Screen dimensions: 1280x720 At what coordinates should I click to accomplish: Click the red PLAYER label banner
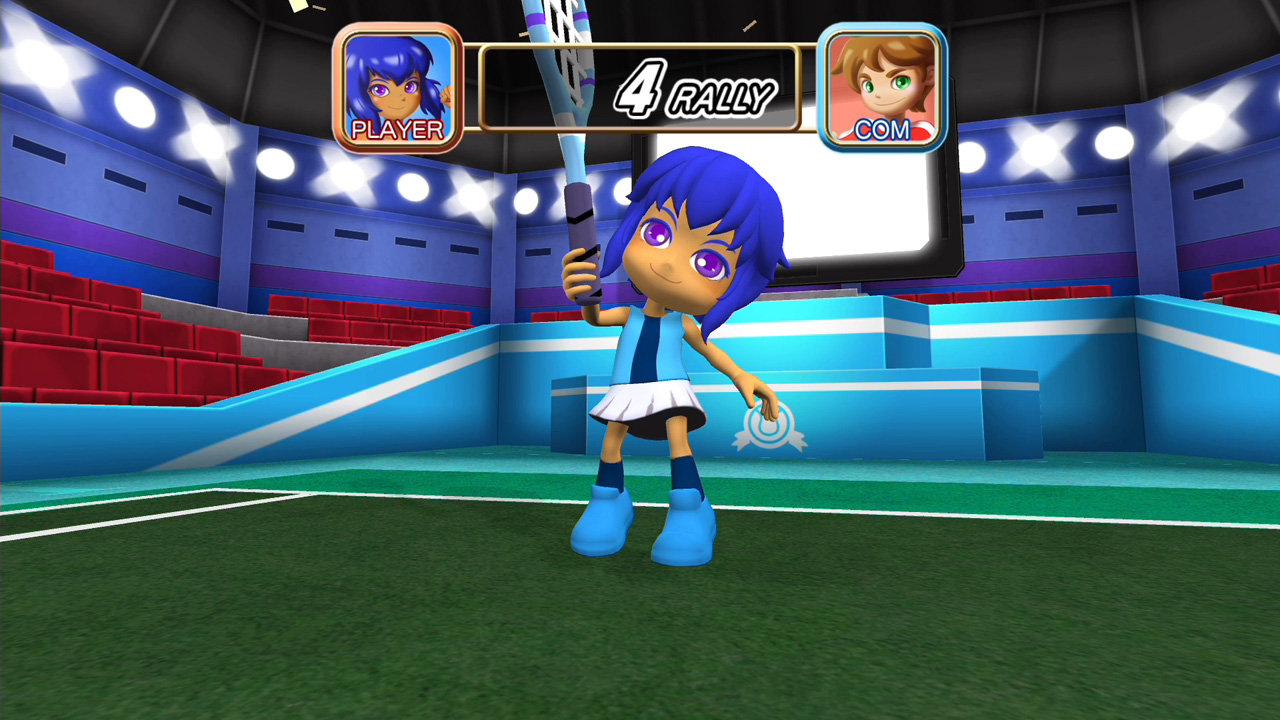tap(398, 128)
